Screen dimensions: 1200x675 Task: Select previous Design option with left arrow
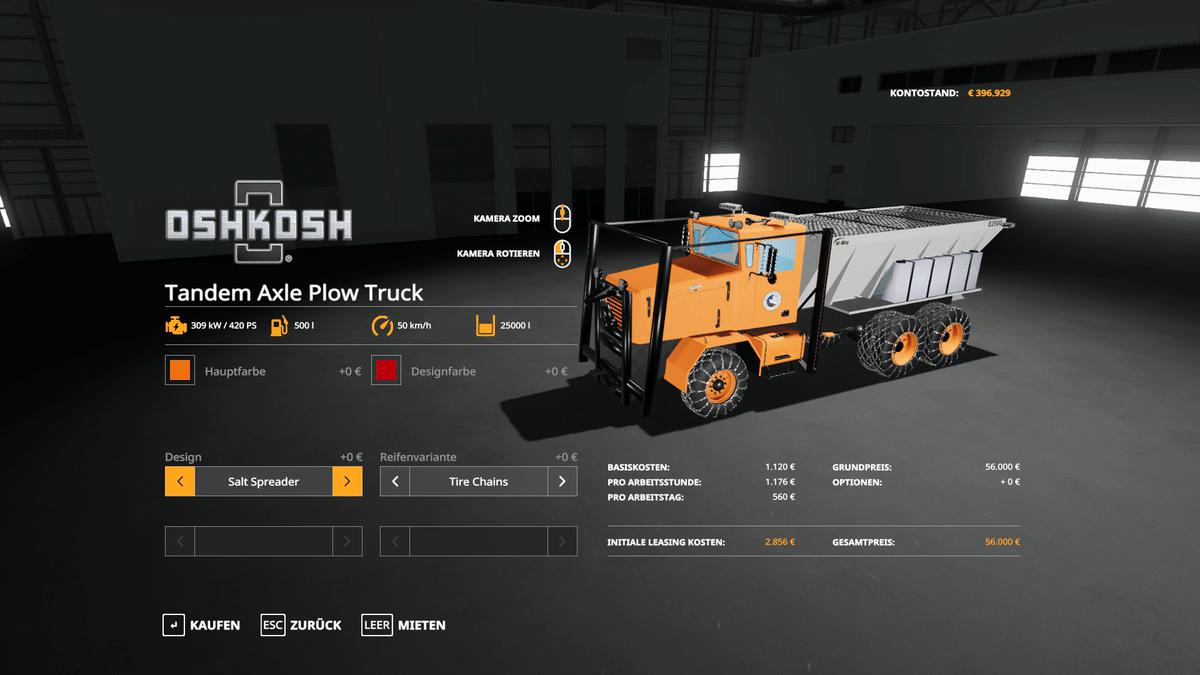(180, 482)
